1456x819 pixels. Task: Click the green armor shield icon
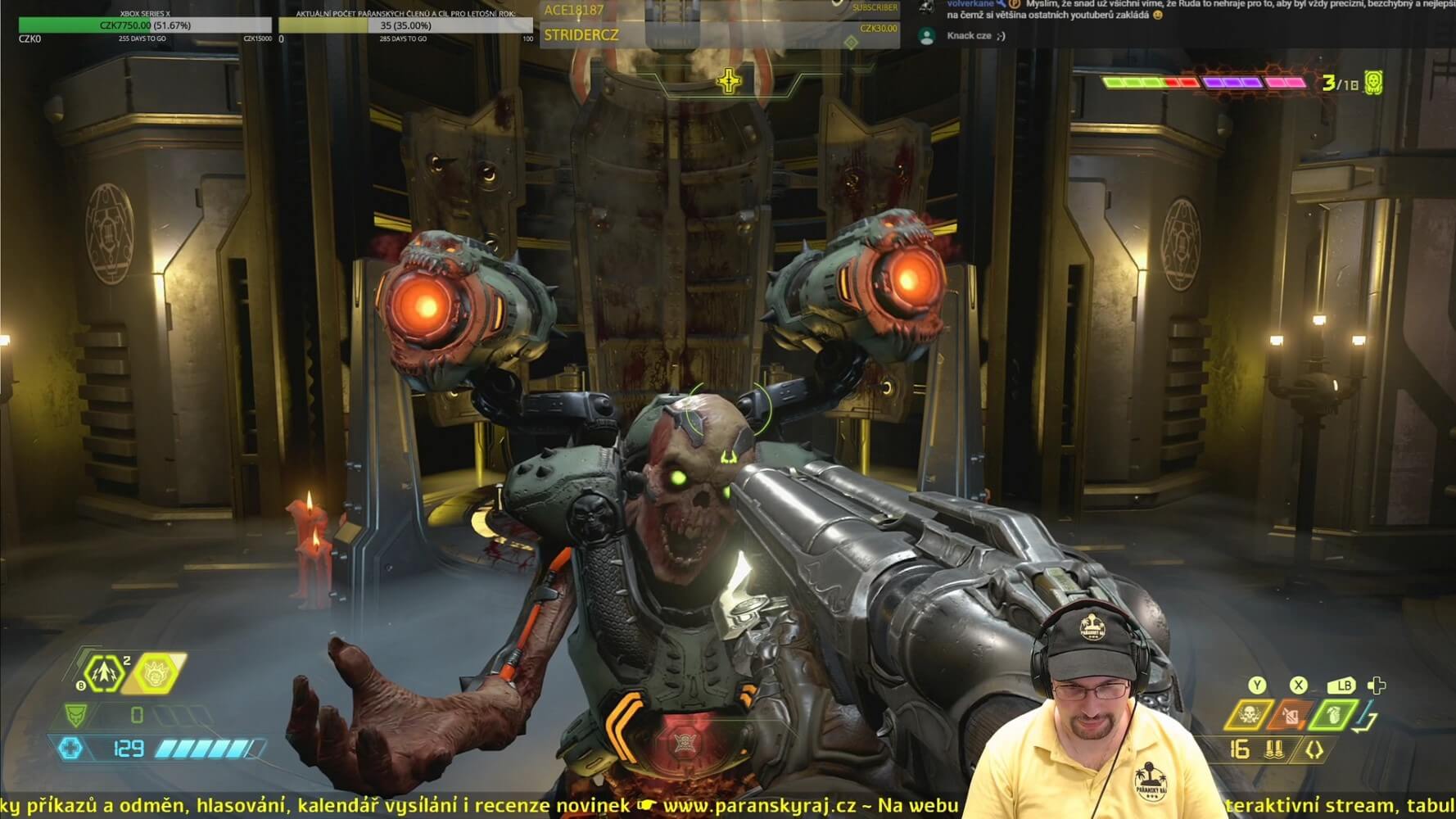[76, 715]
